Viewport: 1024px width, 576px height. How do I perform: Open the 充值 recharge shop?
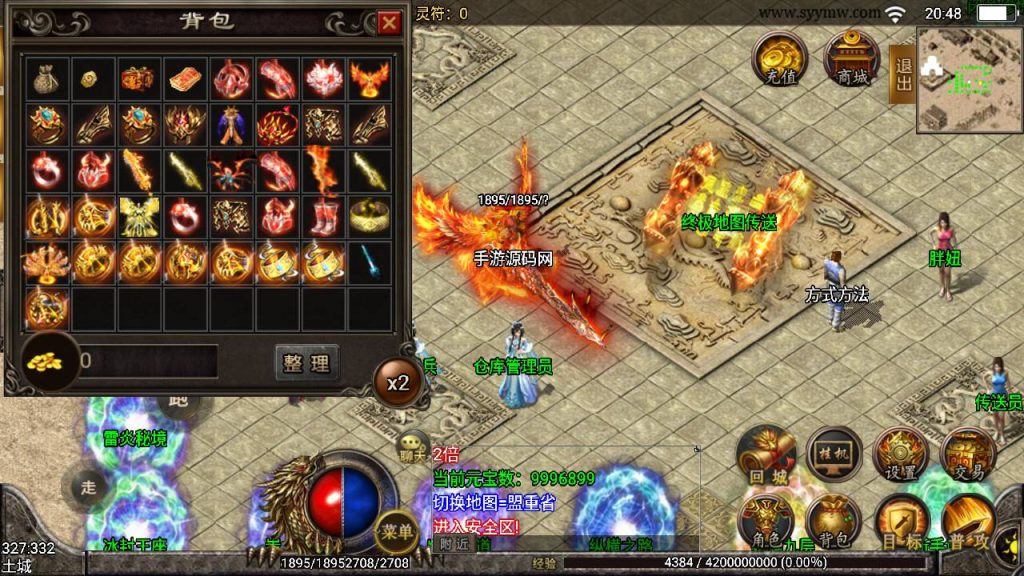(x=780, y=58)
